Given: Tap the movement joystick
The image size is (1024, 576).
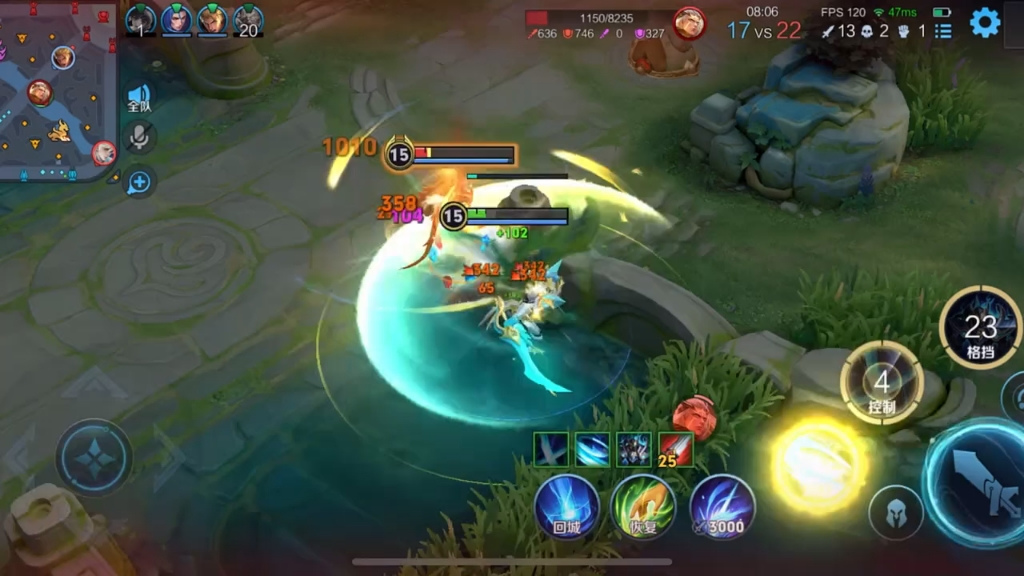Looking at the screenshot, I should pos(94,458).
